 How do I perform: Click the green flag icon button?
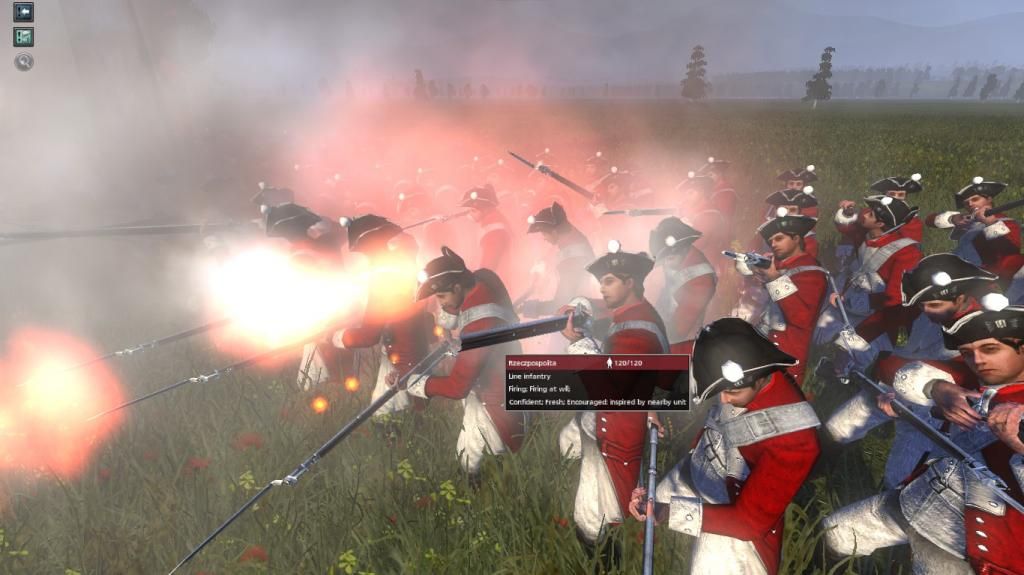23,37
